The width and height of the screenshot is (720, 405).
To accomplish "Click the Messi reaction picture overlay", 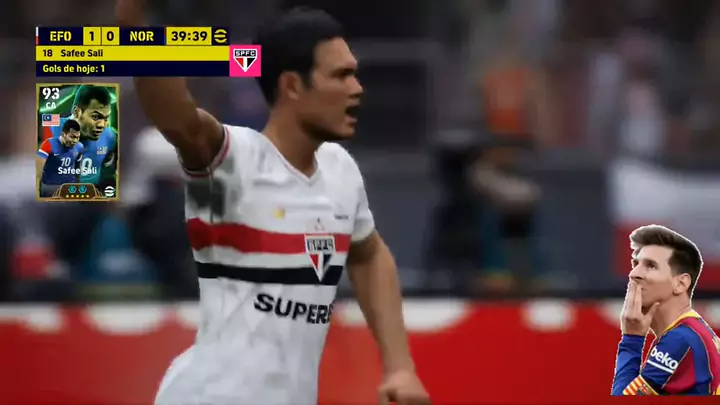I will coord(666,312).
